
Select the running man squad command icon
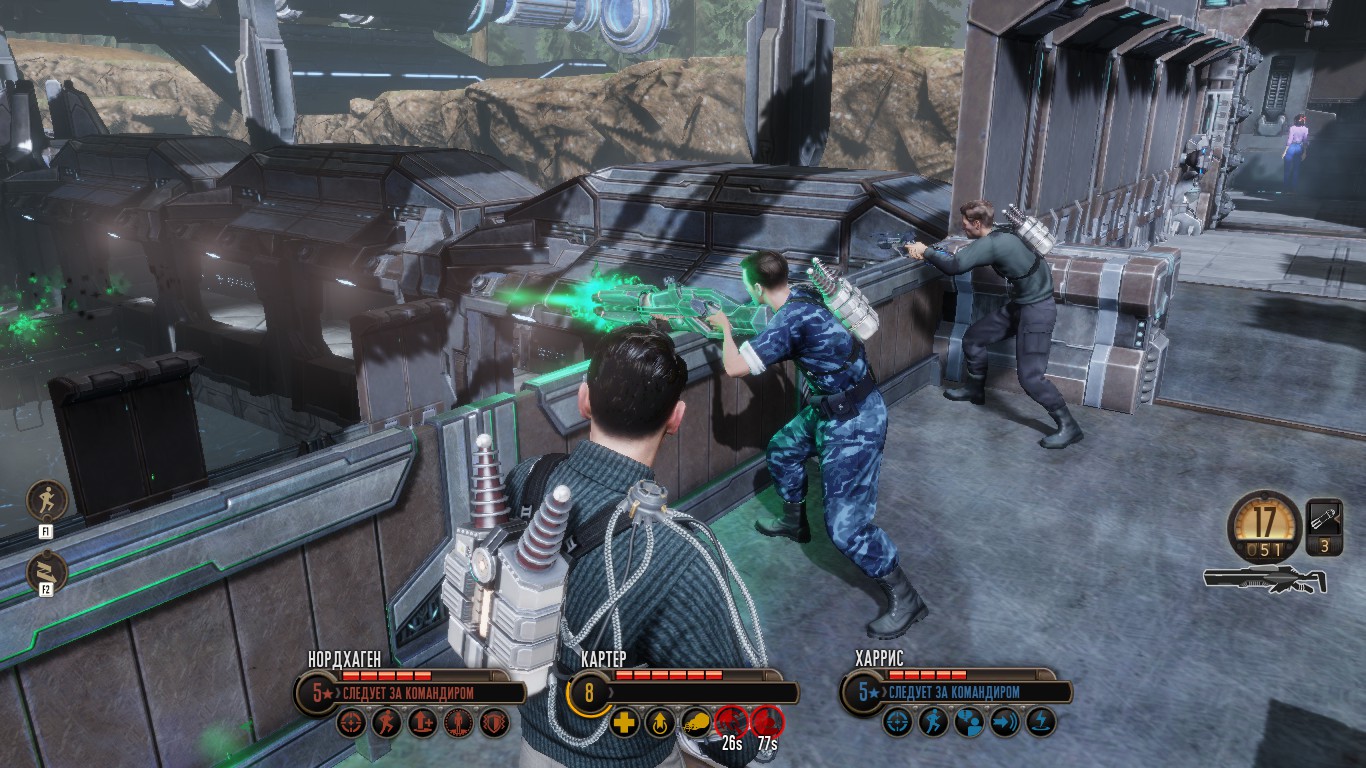pos(46,499)
